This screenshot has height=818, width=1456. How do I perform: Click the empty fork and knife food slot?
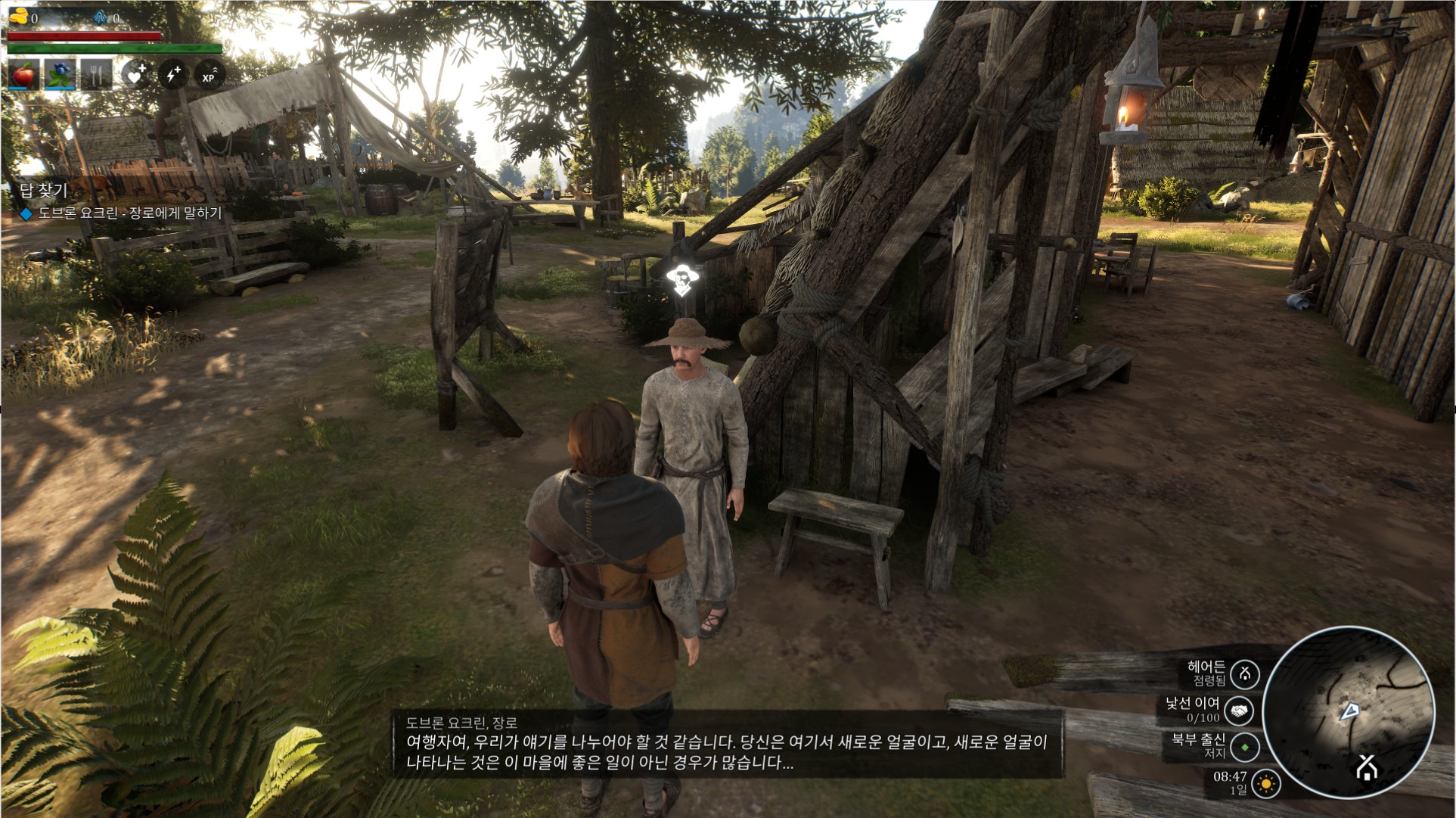click(96, 76)
